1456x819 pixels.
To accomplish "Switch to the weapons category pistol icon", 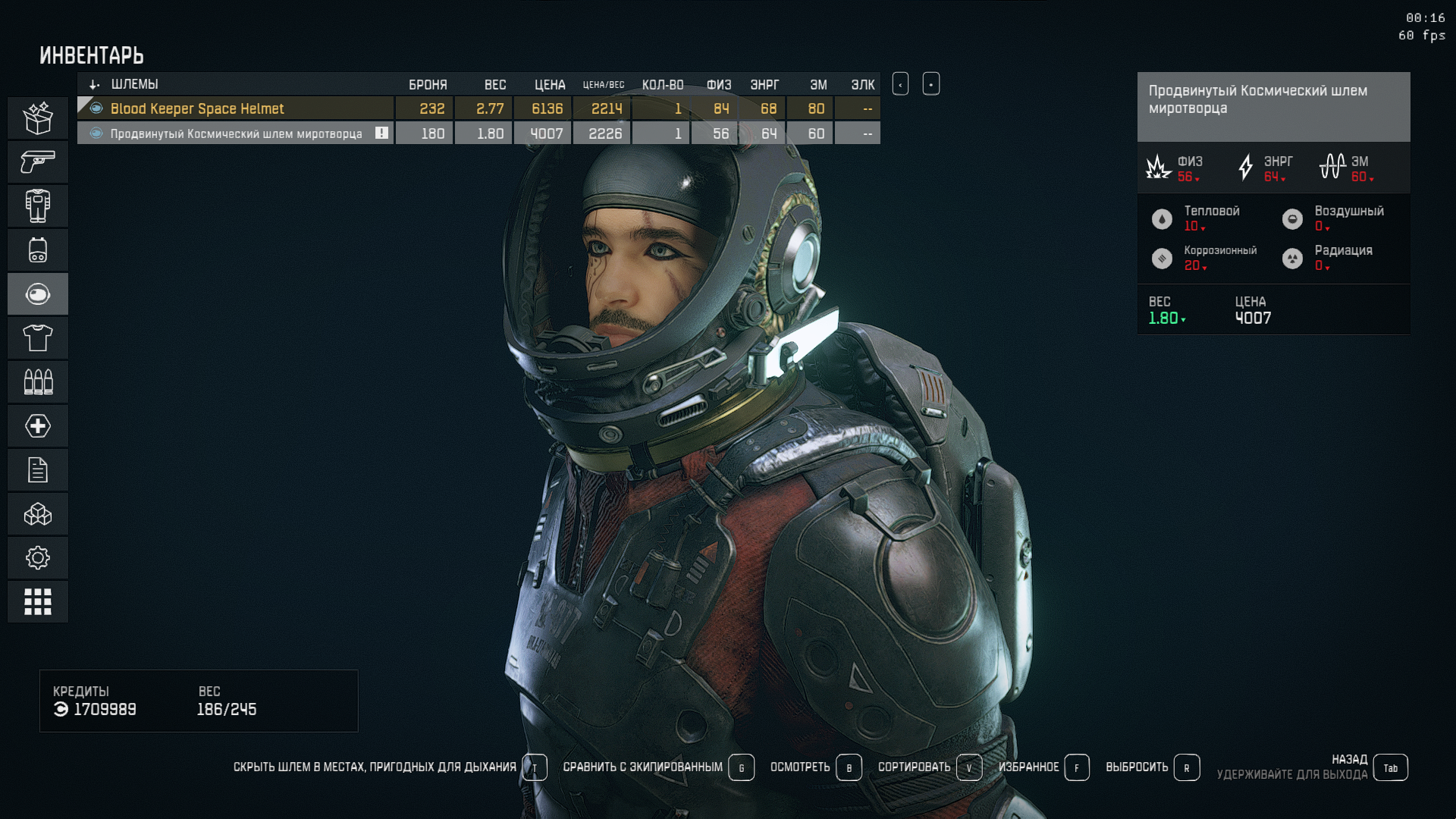I will 38,162.
